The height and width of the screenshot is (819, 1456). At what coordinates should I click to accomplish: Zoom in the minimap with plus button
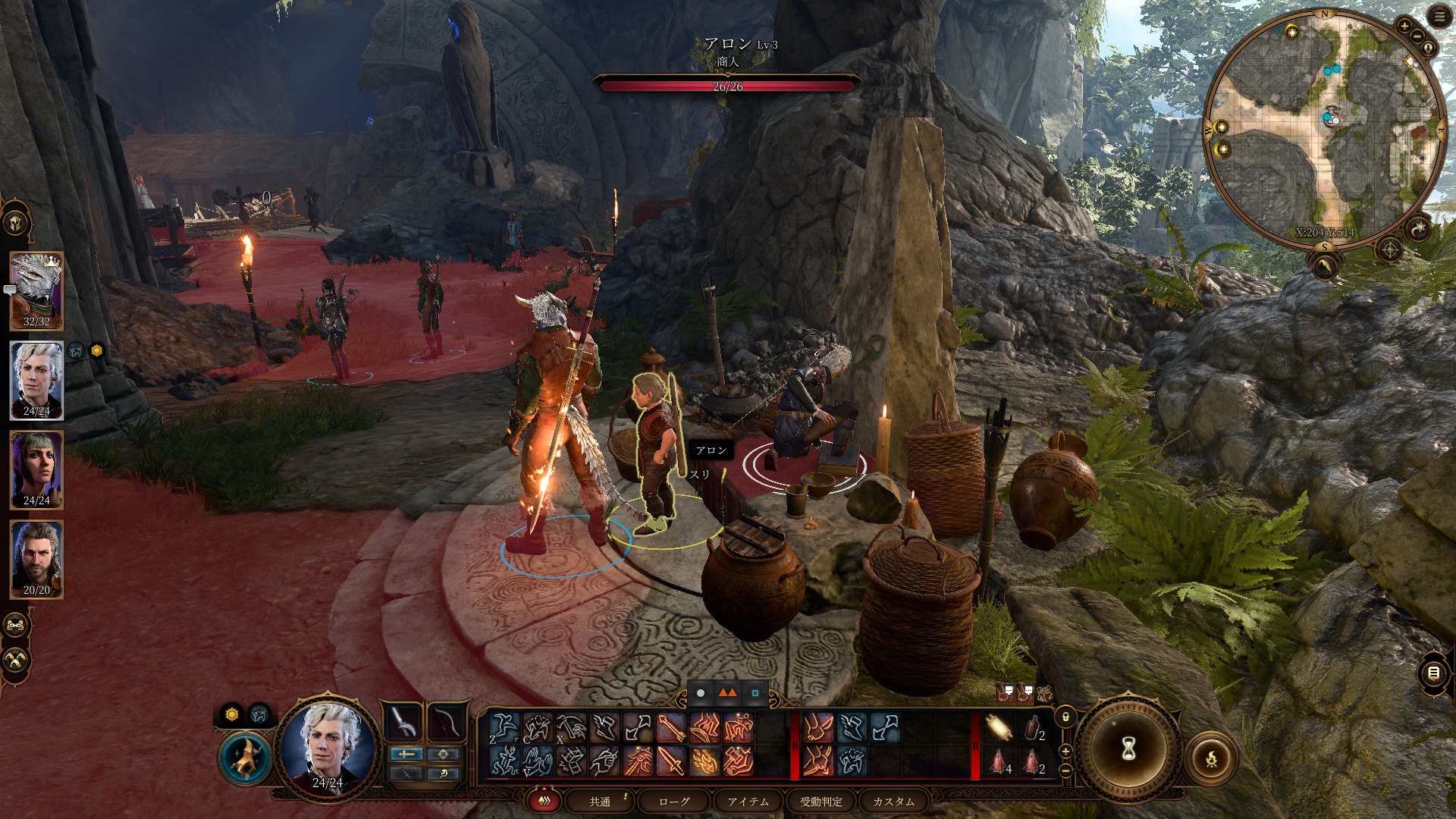1404,26
